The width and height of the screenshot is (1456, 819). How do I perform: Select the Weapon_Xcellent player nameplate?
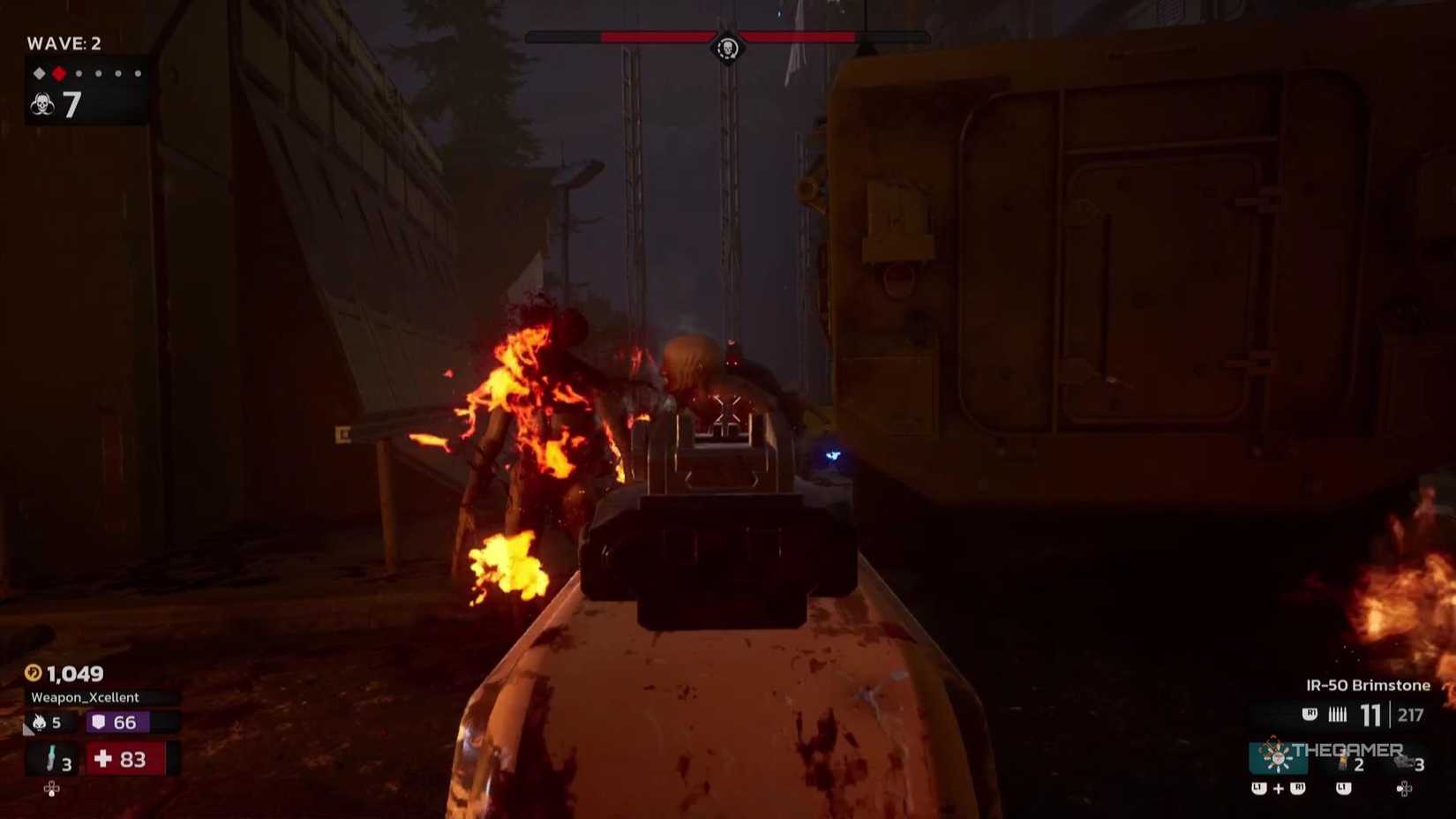[x=84, y=697]
